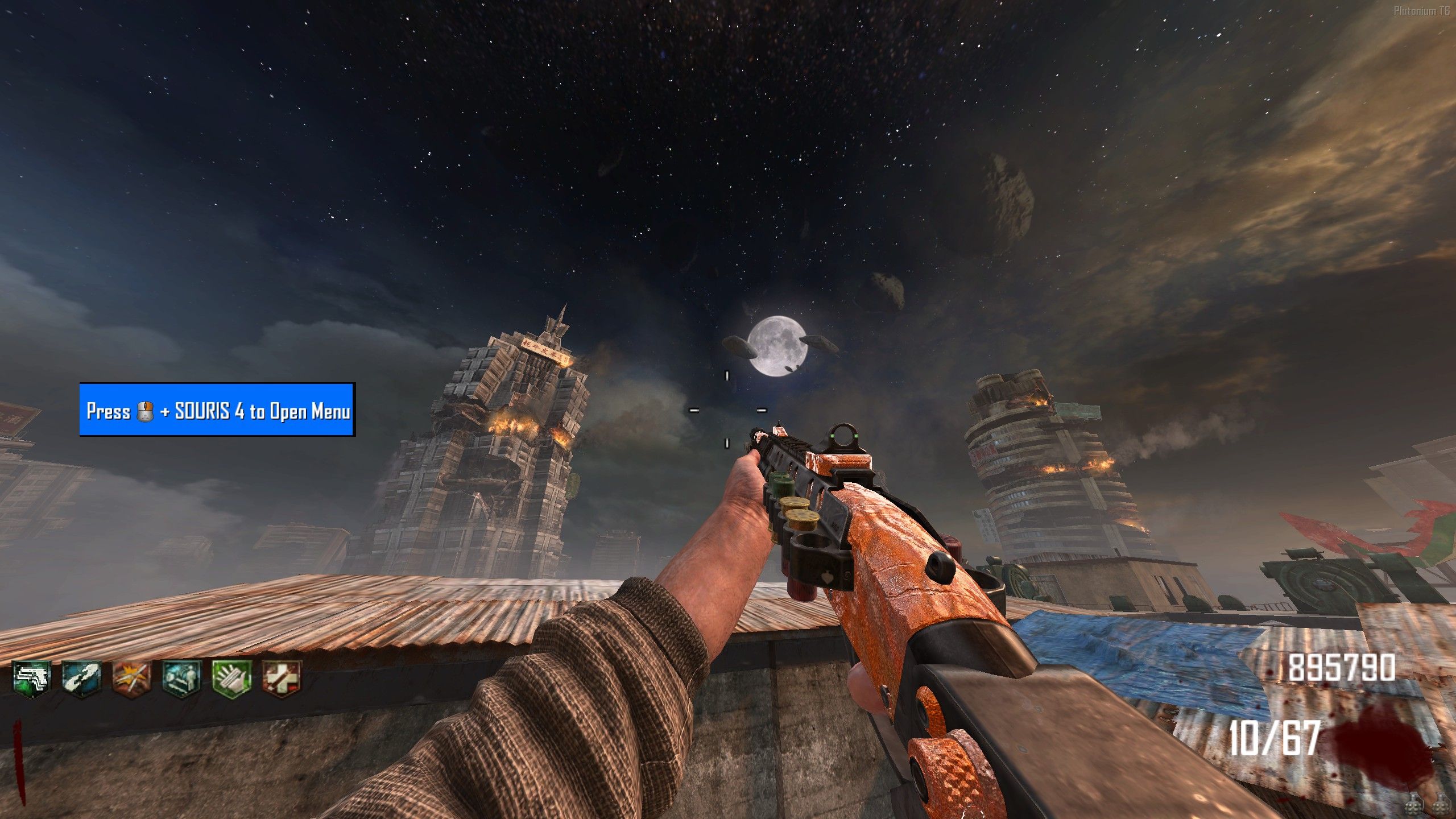Click the blue Quick Revive perk icon
This screenshot has height=819, width=1456.
pos(81,679)
